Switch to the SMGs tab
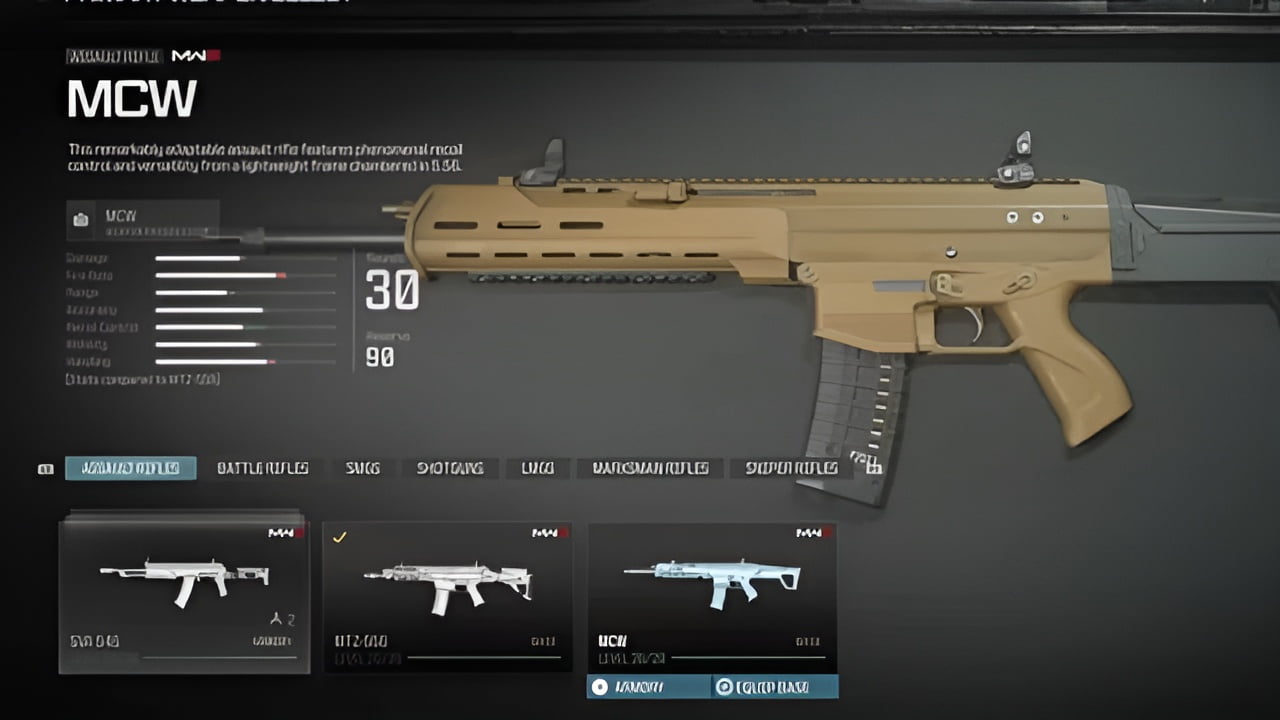This screenshot has height=720, width=1280. point(362,468)
